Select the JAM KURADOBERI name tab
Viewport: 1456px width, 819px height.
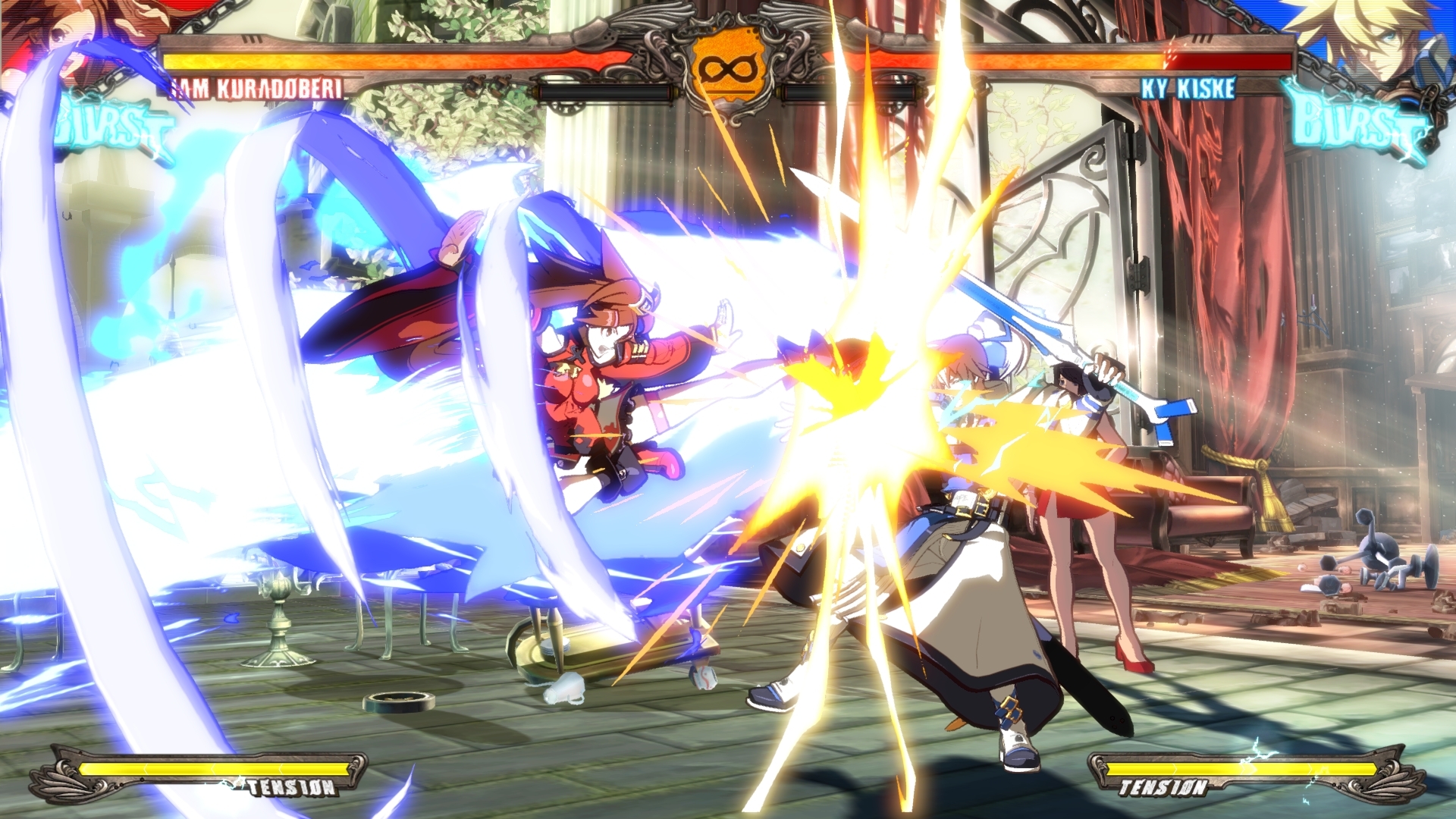258,87
